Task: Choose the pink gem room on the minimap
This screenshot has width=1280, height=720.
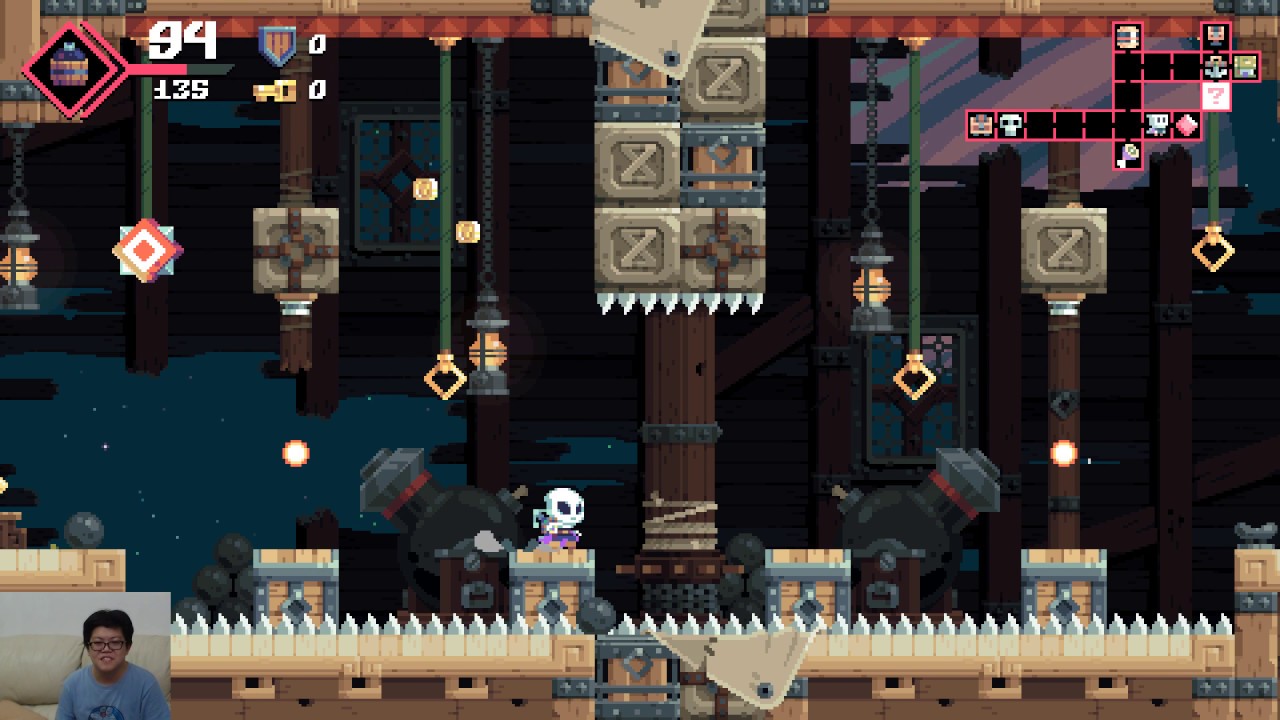Action: [x=1186, y=125]
